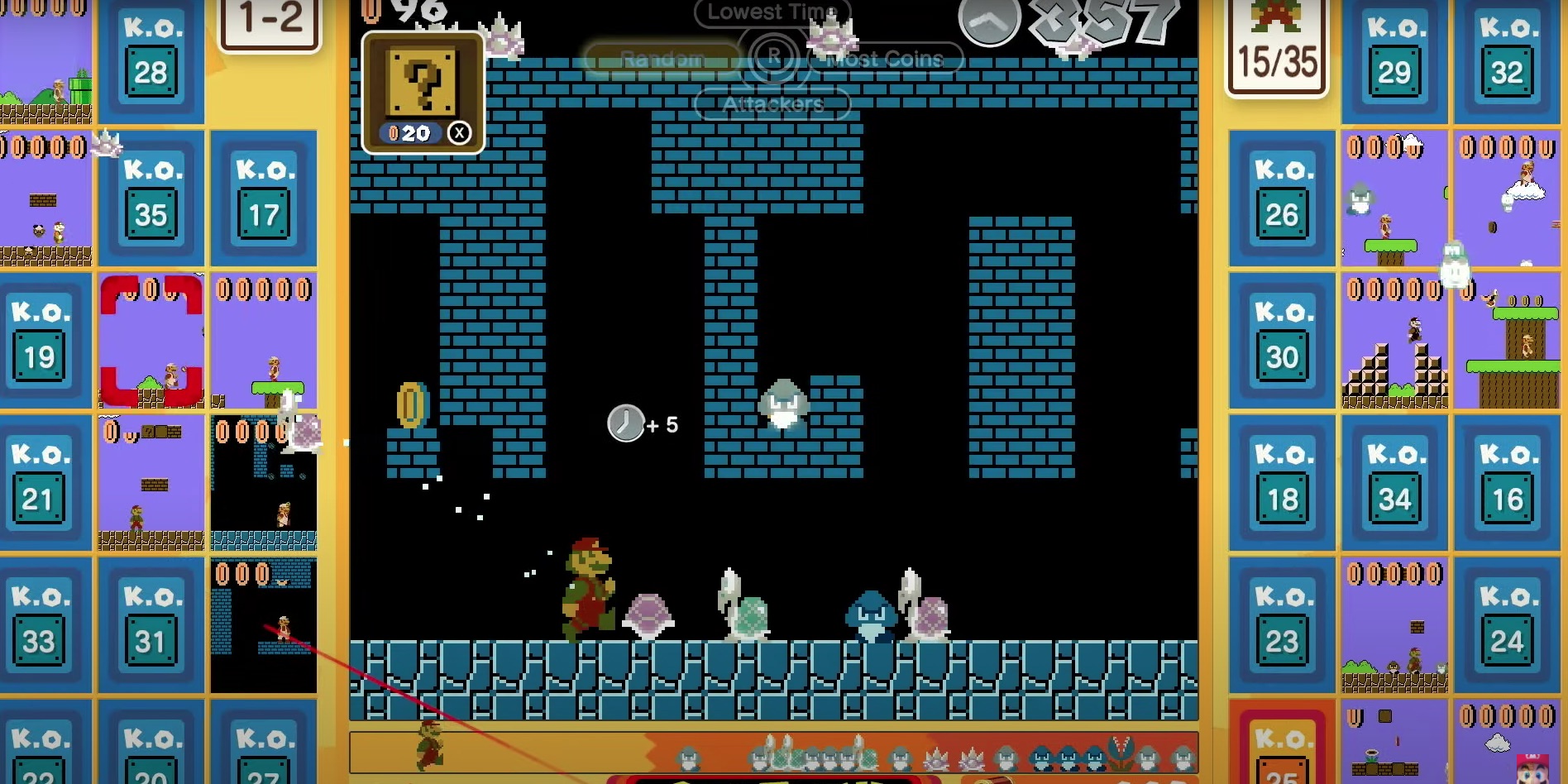Switch targeting to Attackers
Screen dimensions: 1568x784
(x=771, y=104)
